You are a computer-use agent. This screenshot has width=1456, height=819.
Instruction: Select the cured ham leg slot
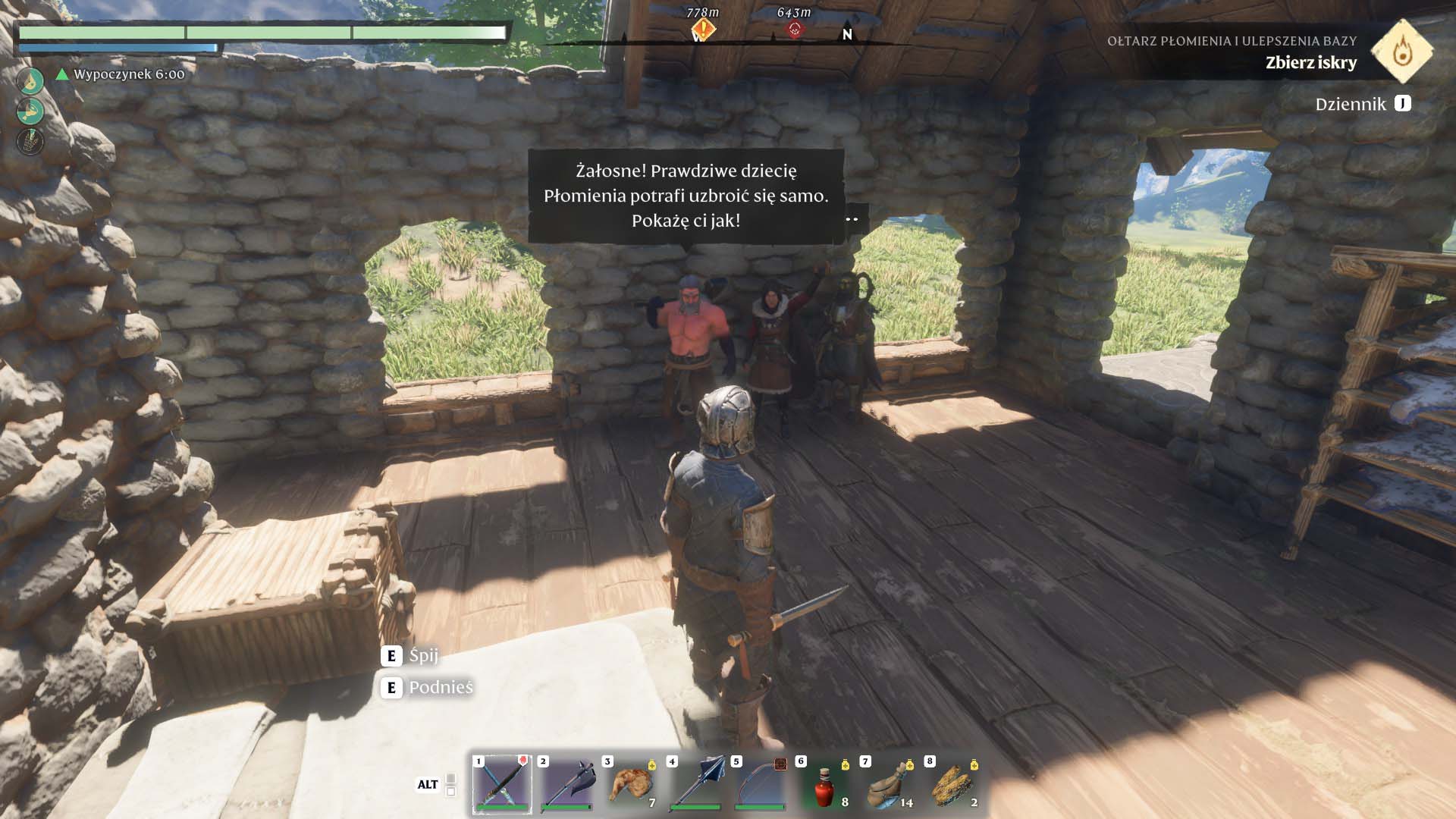pos(889,785)
